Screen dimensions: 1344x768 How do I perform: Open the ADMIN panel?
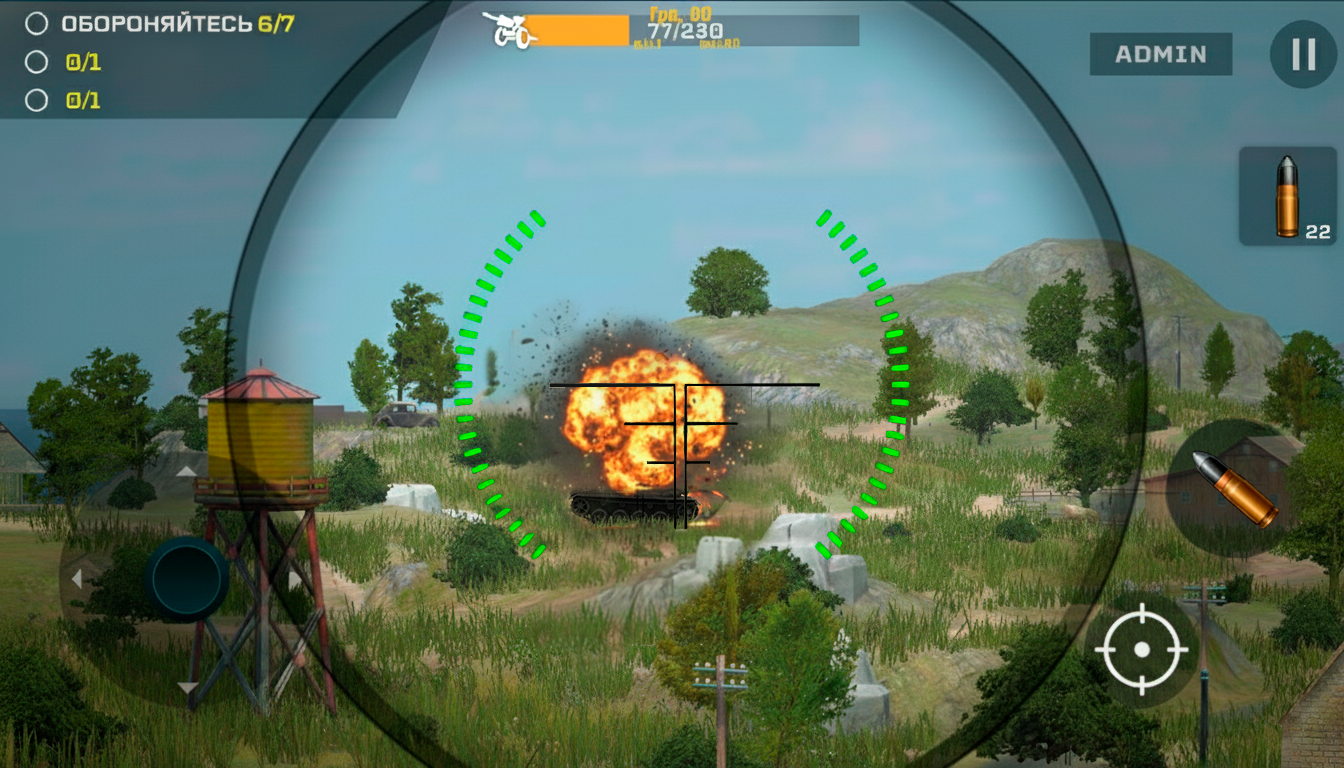1160,54
